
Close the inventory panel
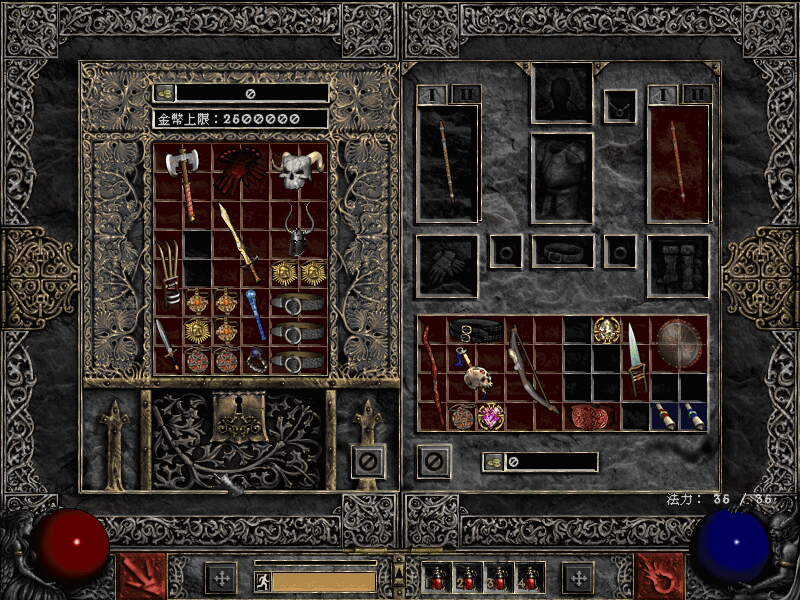coord(434,461)
